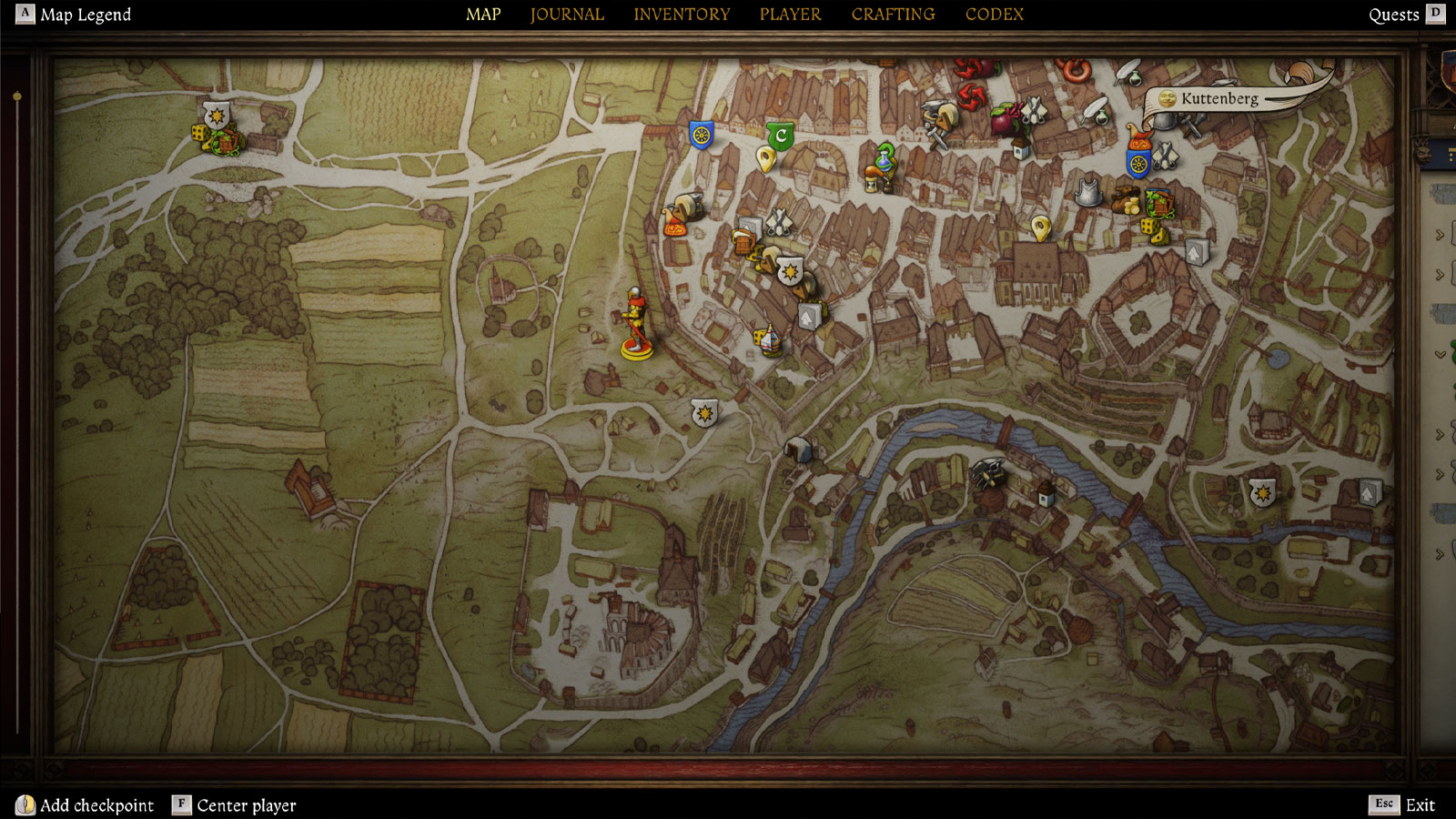Open the Crafting tab

pos(893,15)
